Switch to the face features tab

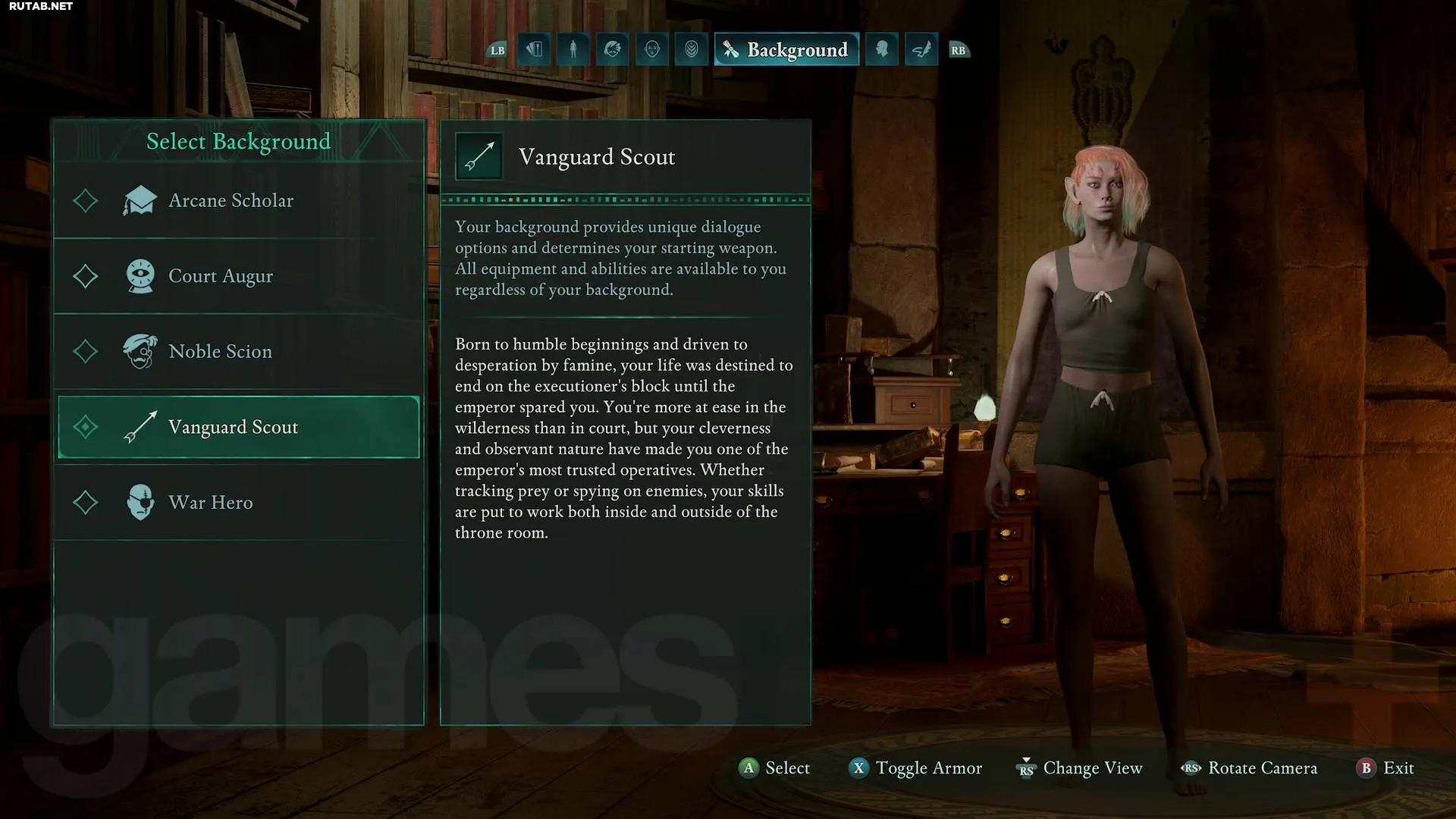pos(652,50)
